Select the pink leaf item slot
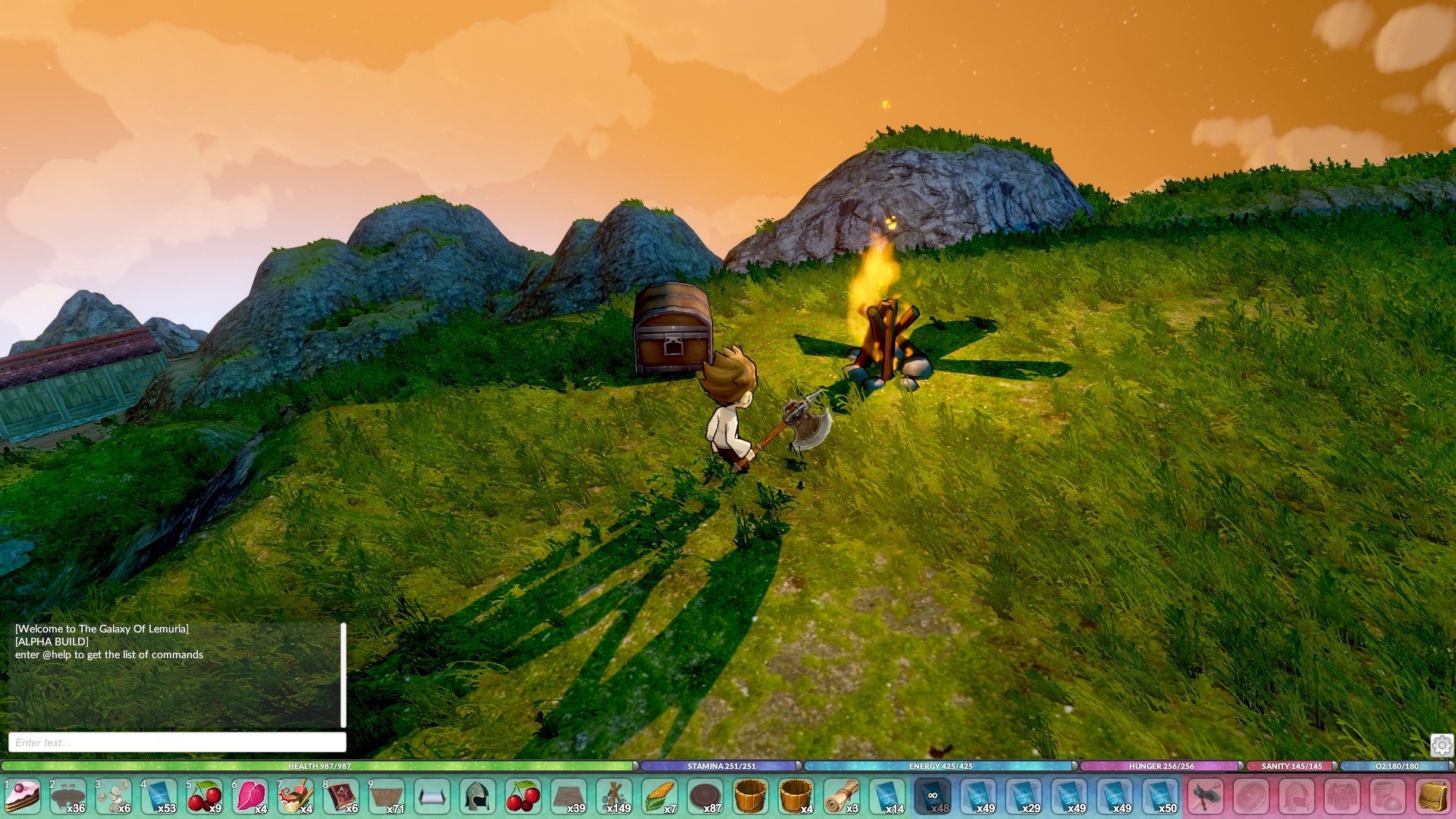 250,797
